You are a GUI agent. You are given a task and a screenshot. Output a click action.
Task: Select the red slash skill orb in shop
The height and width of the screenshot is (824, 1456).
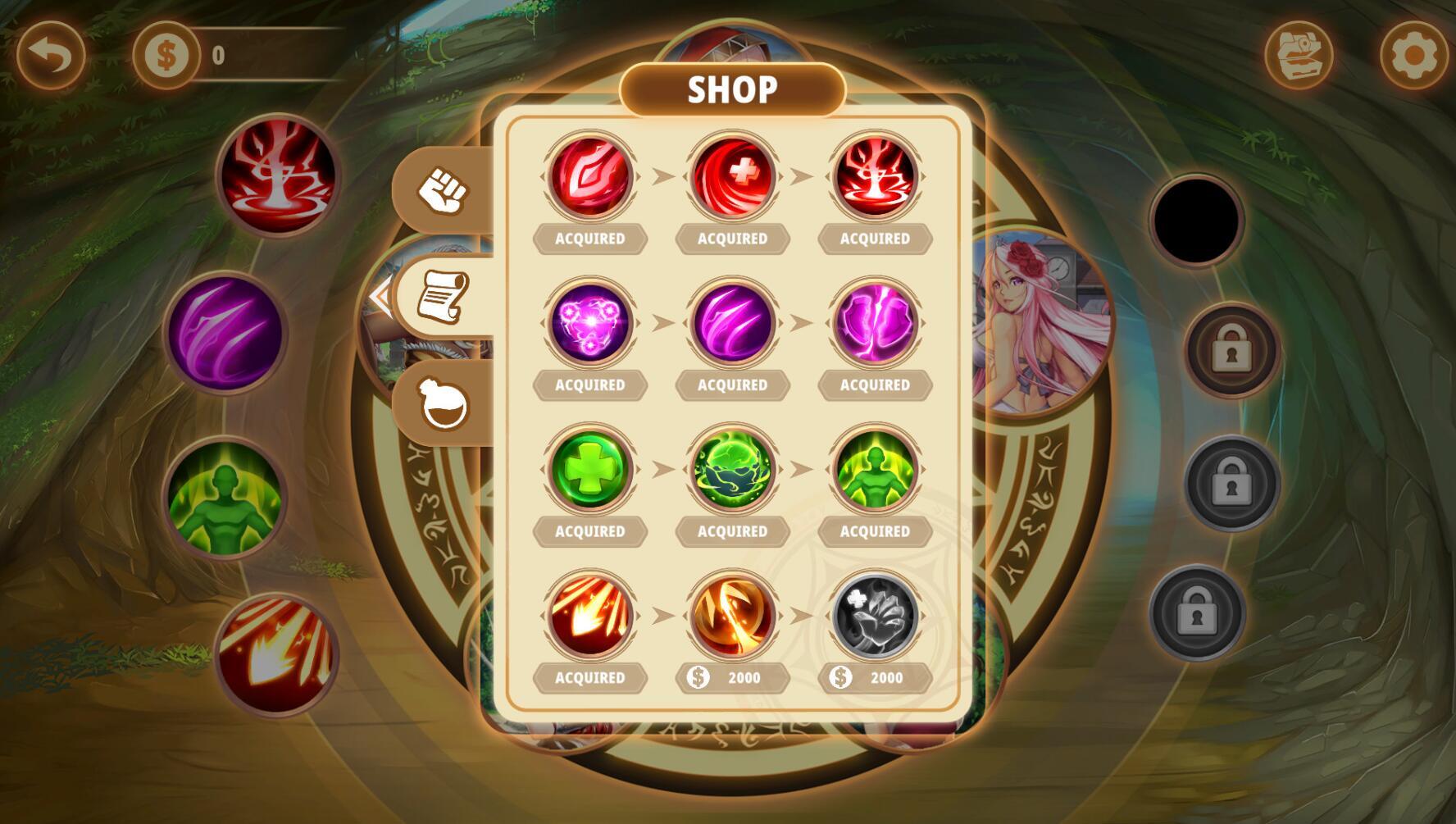pos(589,175)
